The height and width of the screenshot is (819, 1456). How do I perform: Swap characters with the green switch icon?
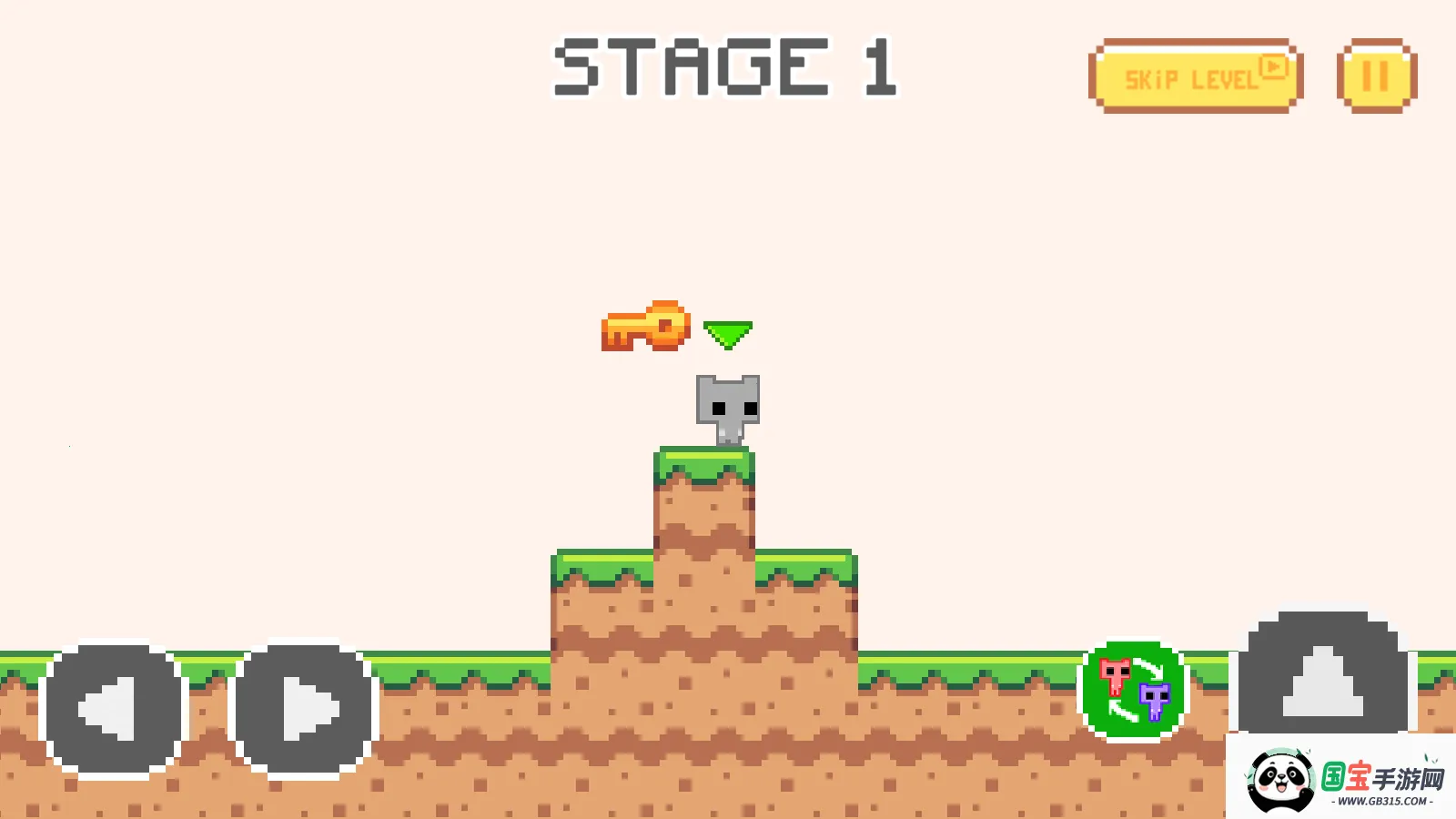click(1134, 689)
